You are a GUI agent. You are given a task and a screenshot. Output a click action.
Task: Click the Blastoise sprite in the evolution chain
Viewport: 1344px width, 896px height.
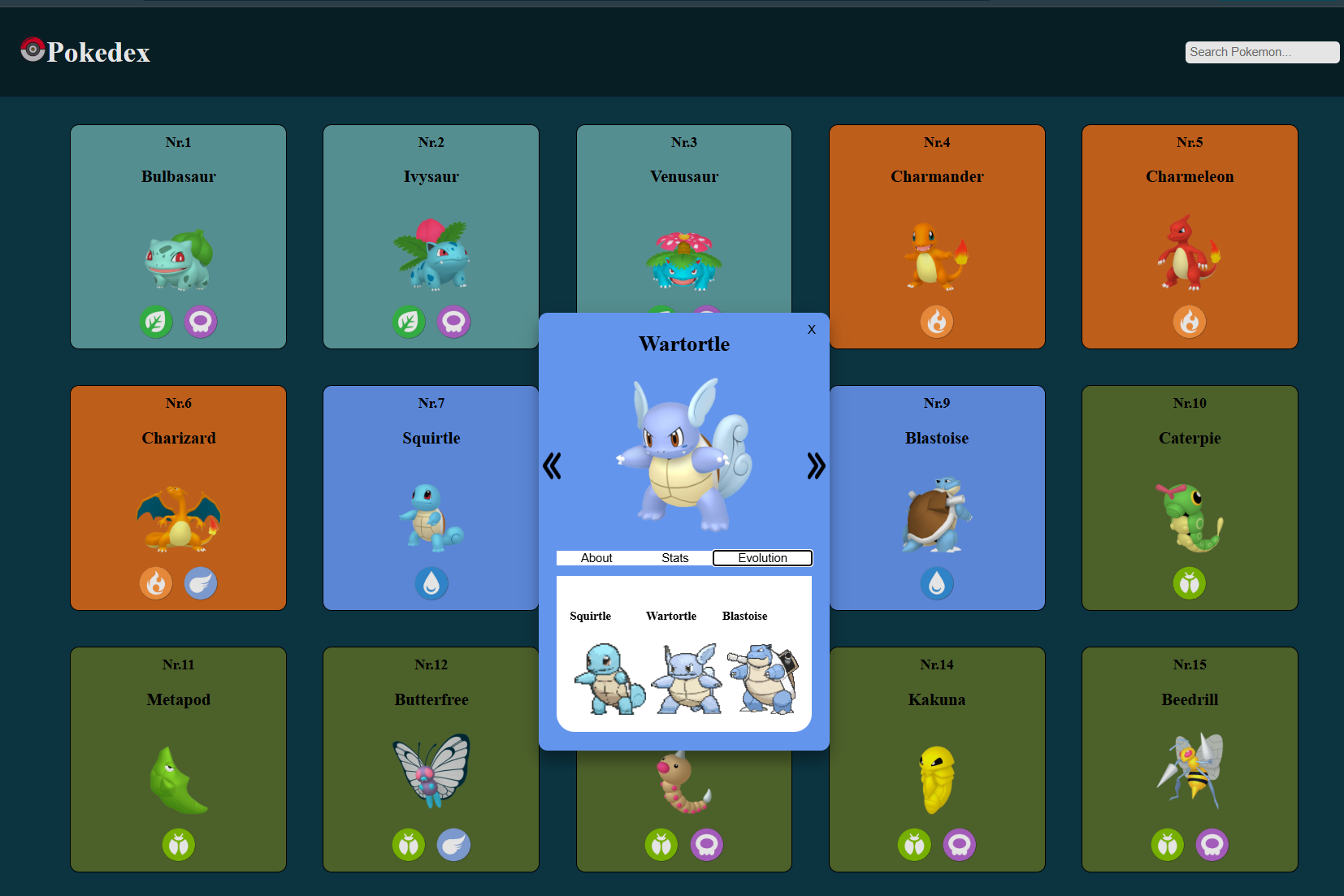[x=759, y=678]
